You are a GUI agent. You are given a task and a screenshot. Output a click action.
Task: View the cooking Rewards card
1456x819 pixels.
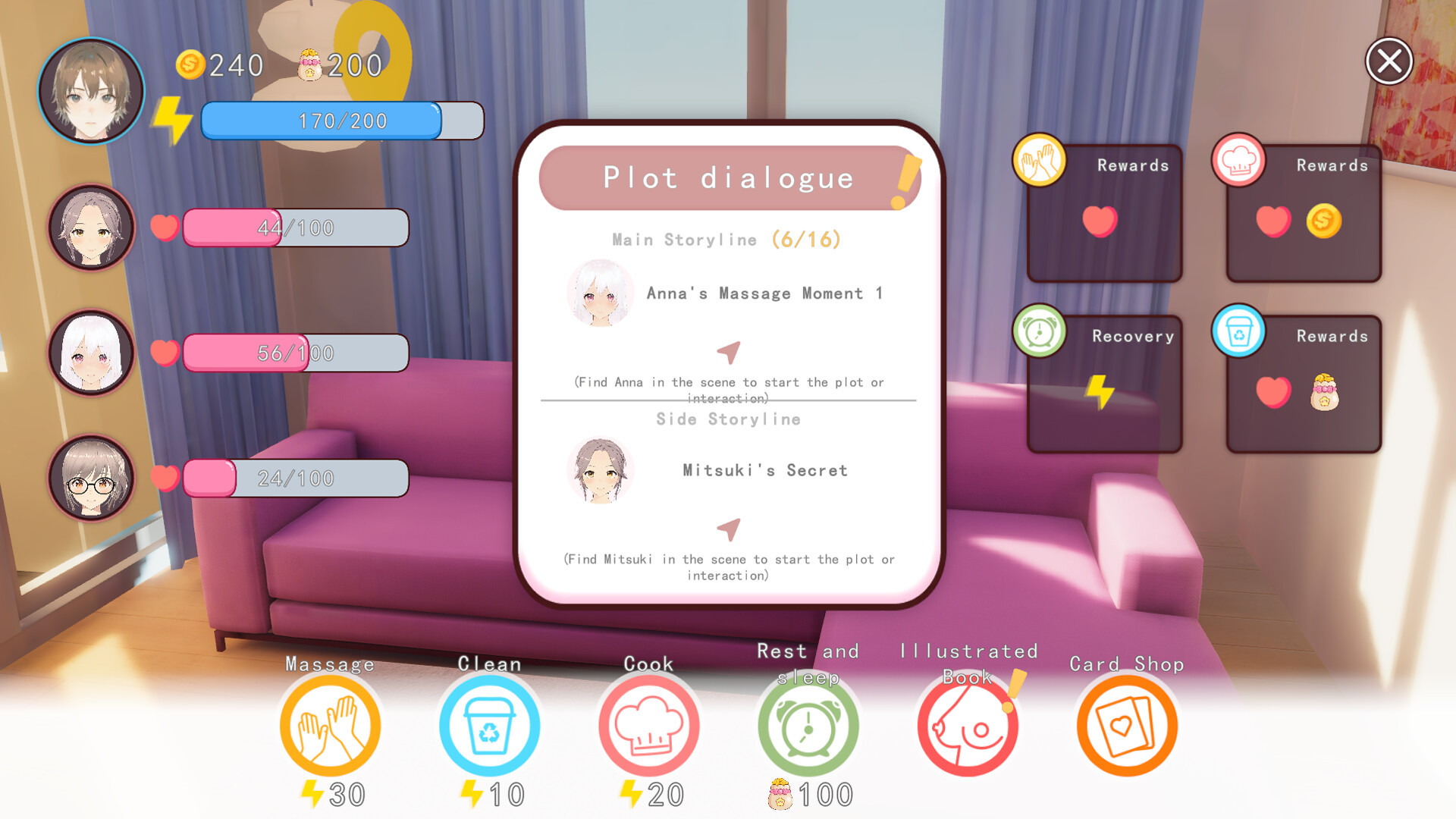pos(1303,214)
